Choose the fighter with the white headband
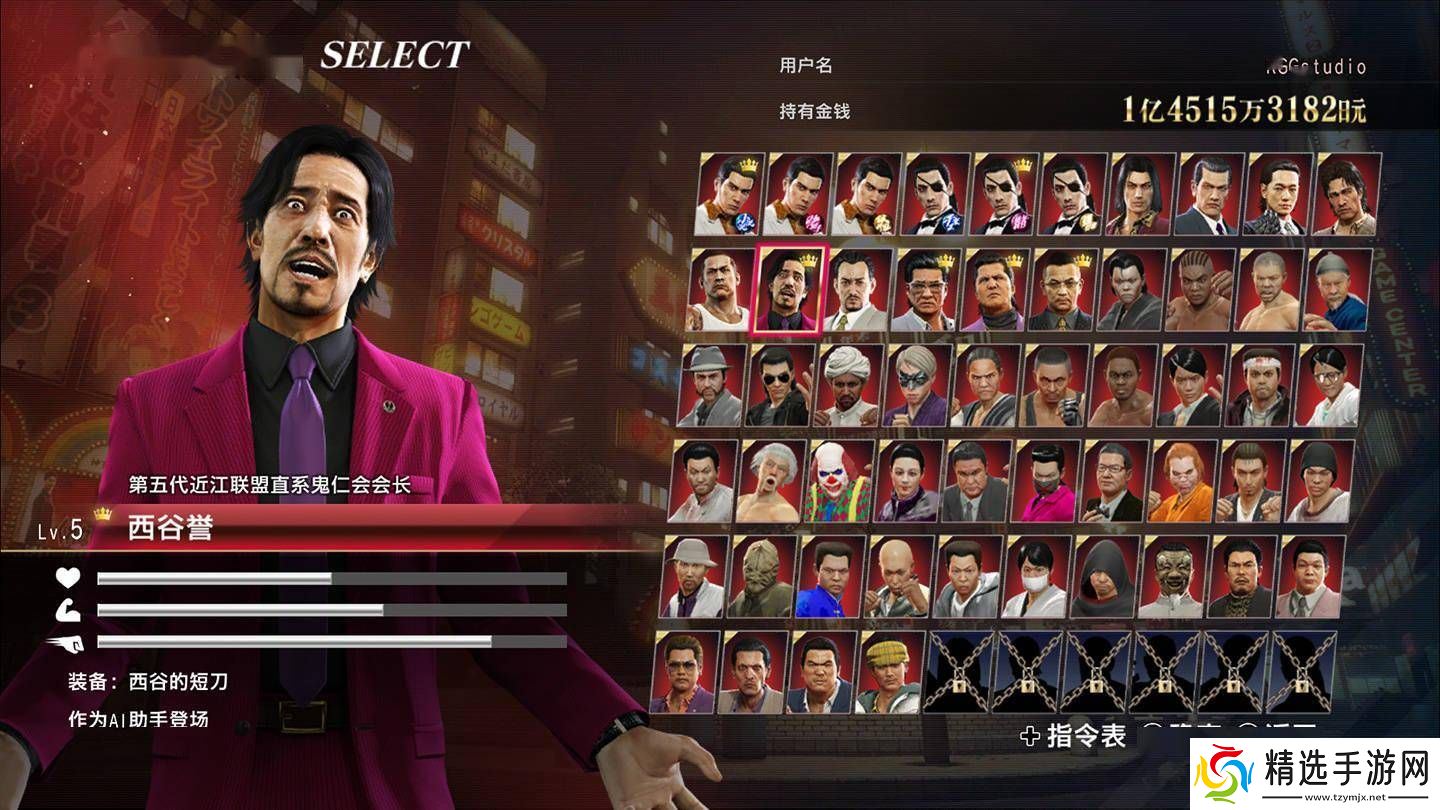The height and width of the screenshot is (810, 1440). [x=1262, y=386]
